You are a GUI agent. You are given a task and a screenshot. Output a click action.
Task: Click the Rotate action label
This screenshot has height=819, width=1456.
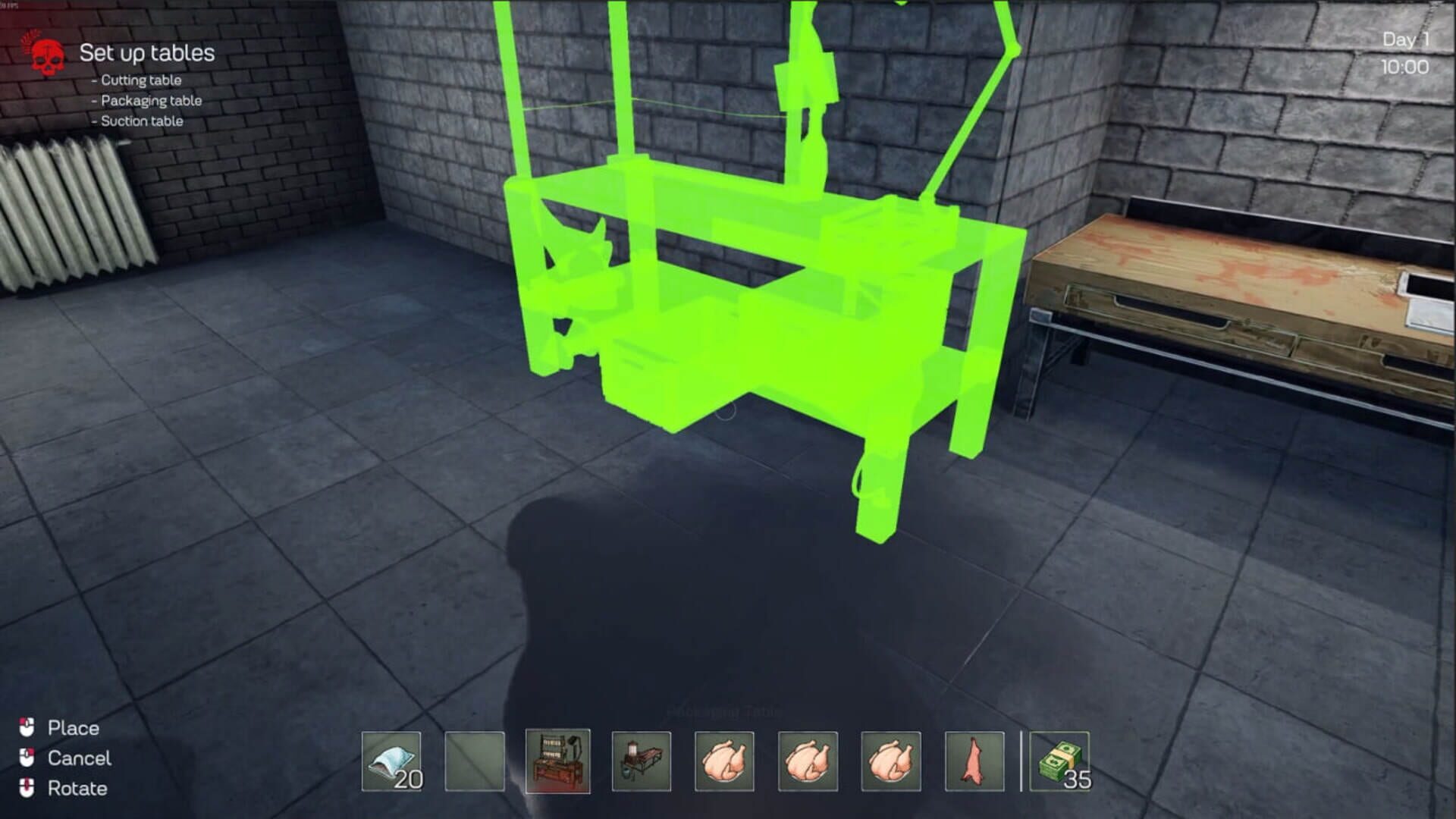pos(77,789)
